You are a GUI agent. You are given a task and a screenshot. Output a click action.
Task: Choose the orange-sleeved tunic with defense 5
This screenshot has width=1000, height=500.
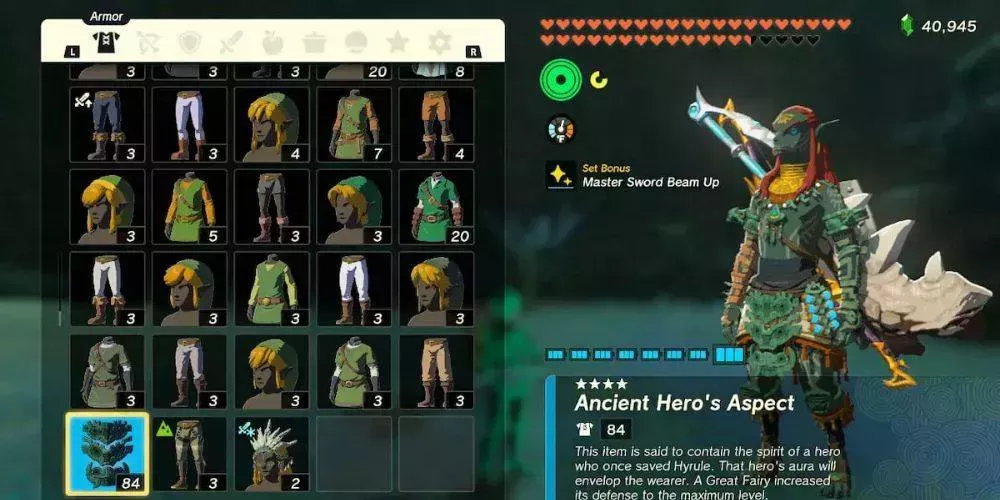pyautogui.click(x=189, y=206)
